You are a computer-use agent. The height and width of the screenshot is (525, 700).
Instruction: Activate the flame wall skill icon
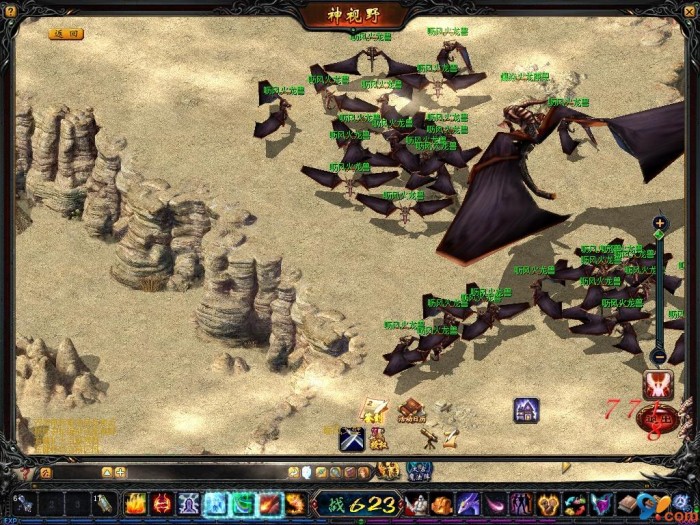(135, 504)
